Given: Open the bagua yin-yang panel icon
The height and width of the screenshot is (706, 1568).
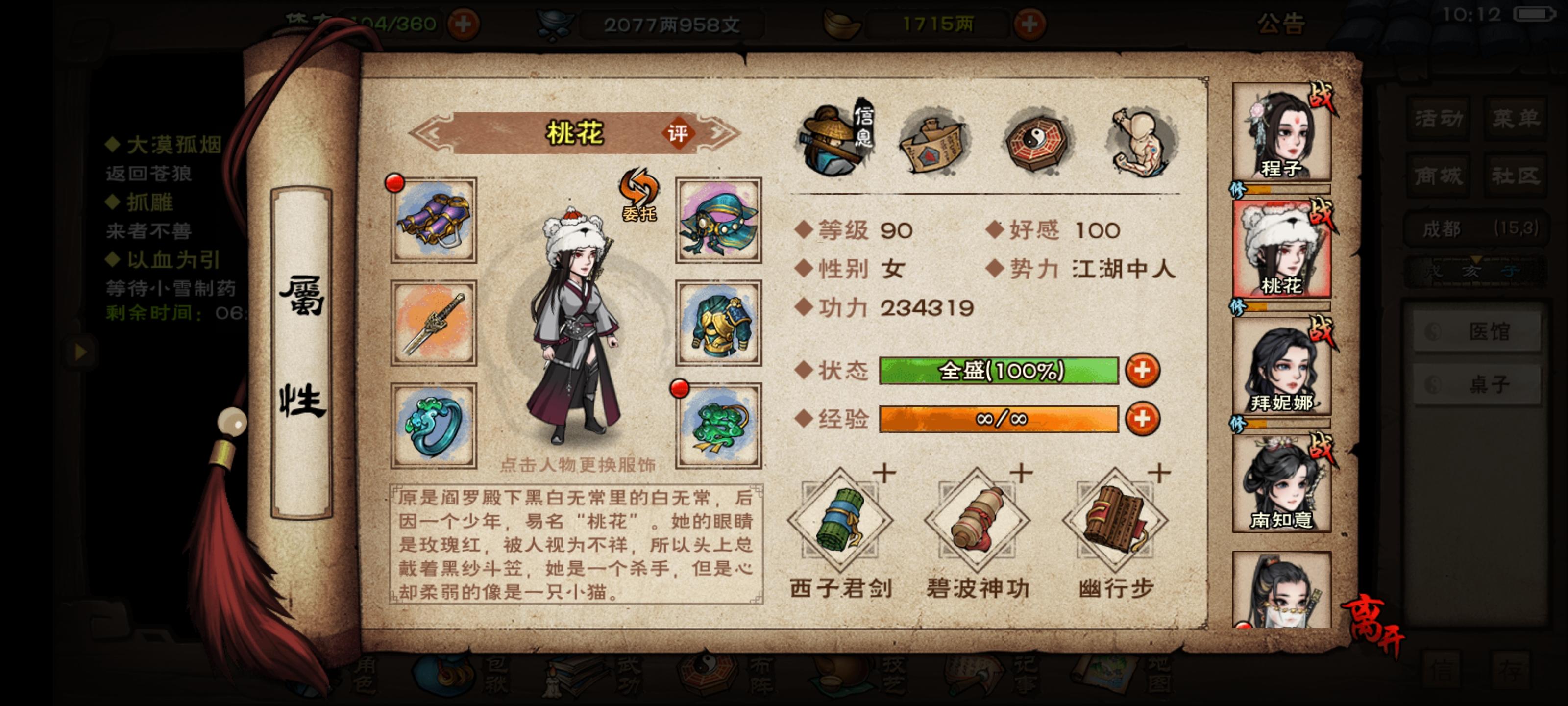Looking at the screenshot, I should pyautogui.click(x=1035, y=142).
